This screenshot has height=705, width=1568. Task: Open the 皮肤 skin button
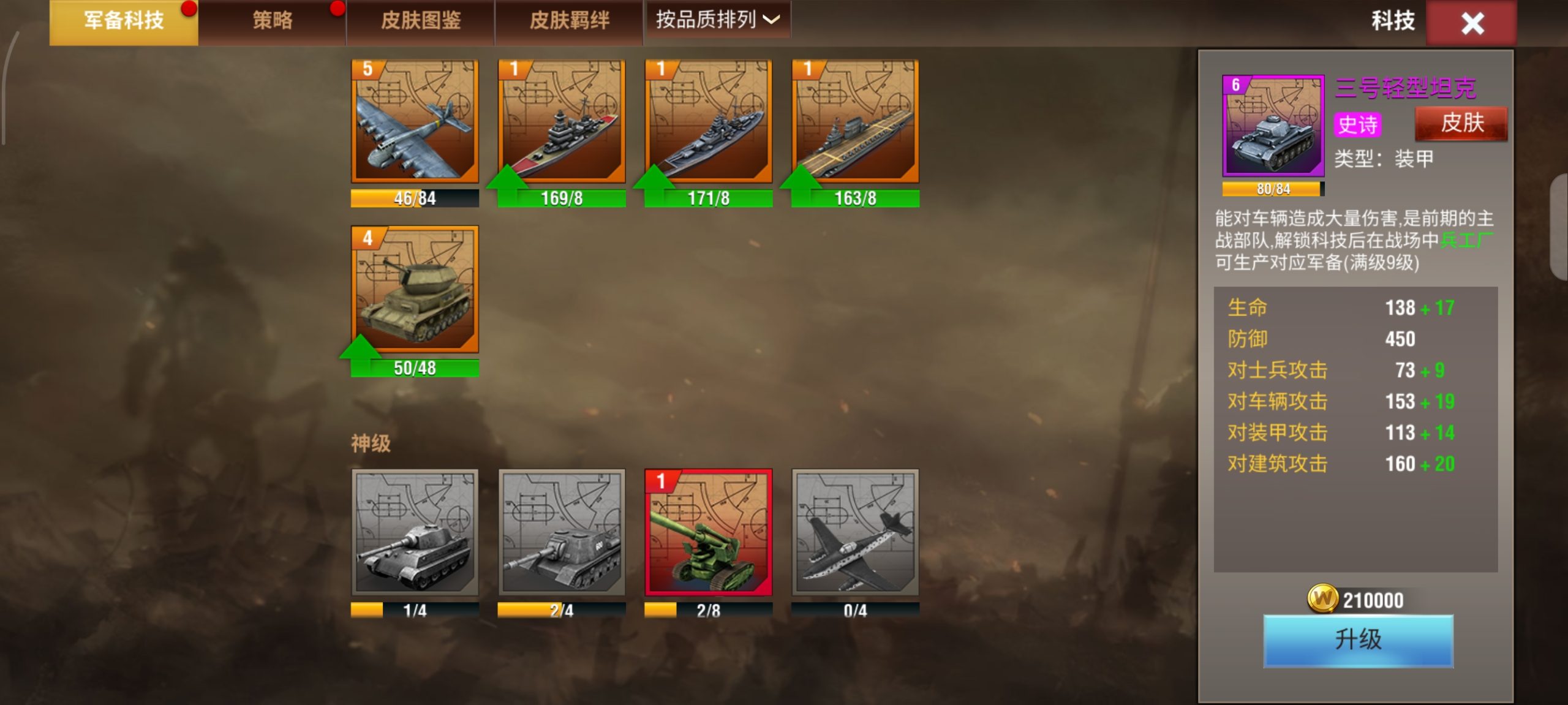pos(1461,123)
